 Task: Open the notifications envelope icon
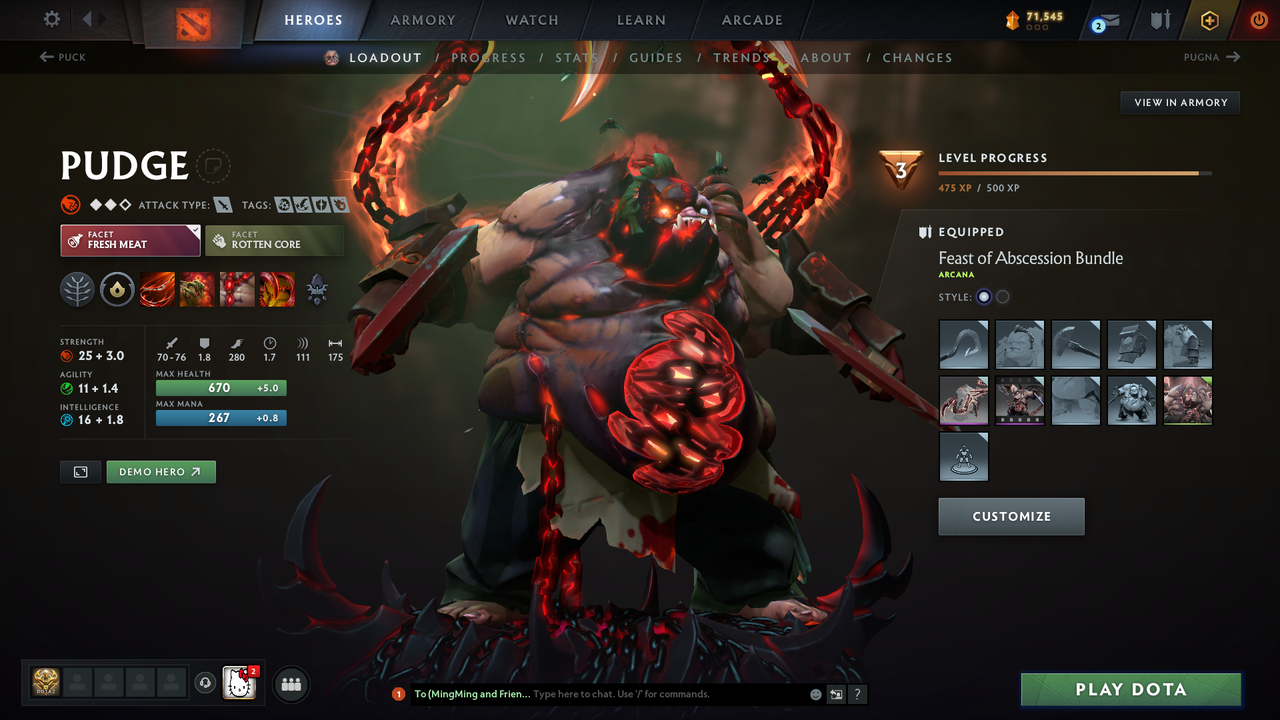(x=1103, y=19)
